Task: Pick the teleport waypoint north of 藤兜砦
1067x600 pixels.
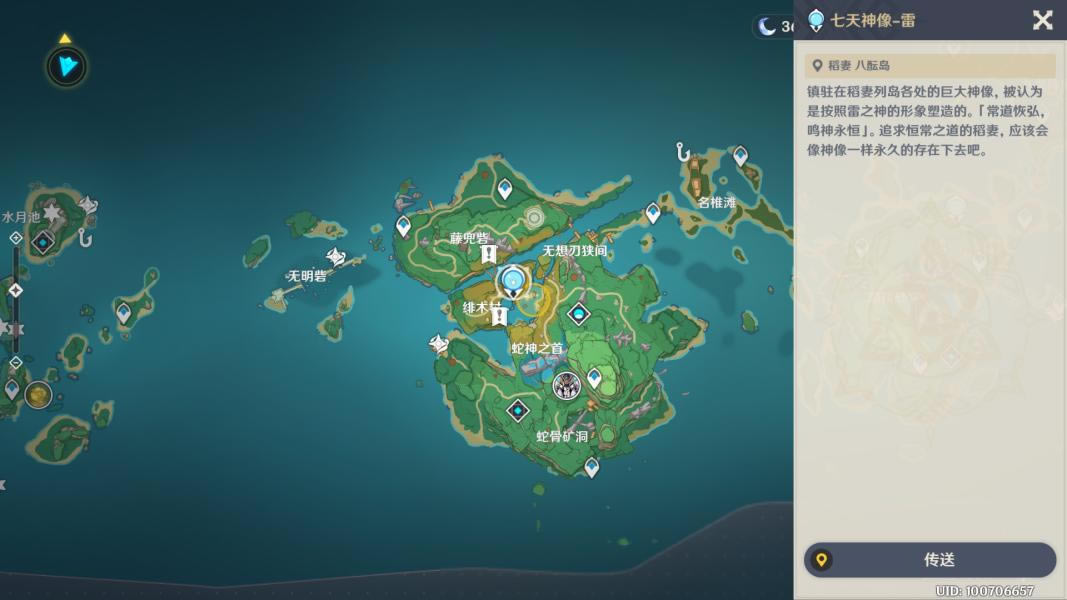Action: click(505, 188)
